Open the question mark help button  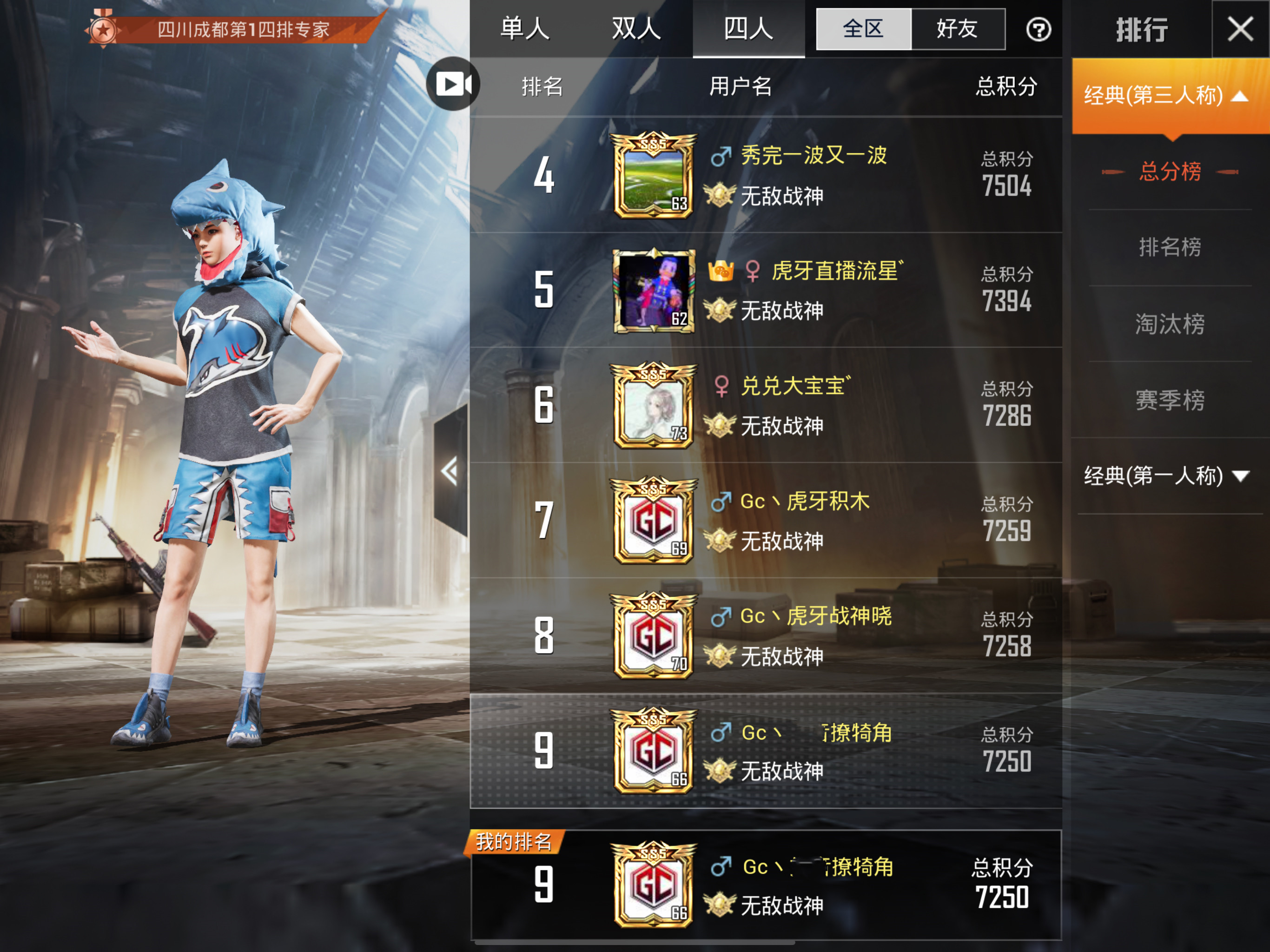[x=1038, y=30]
